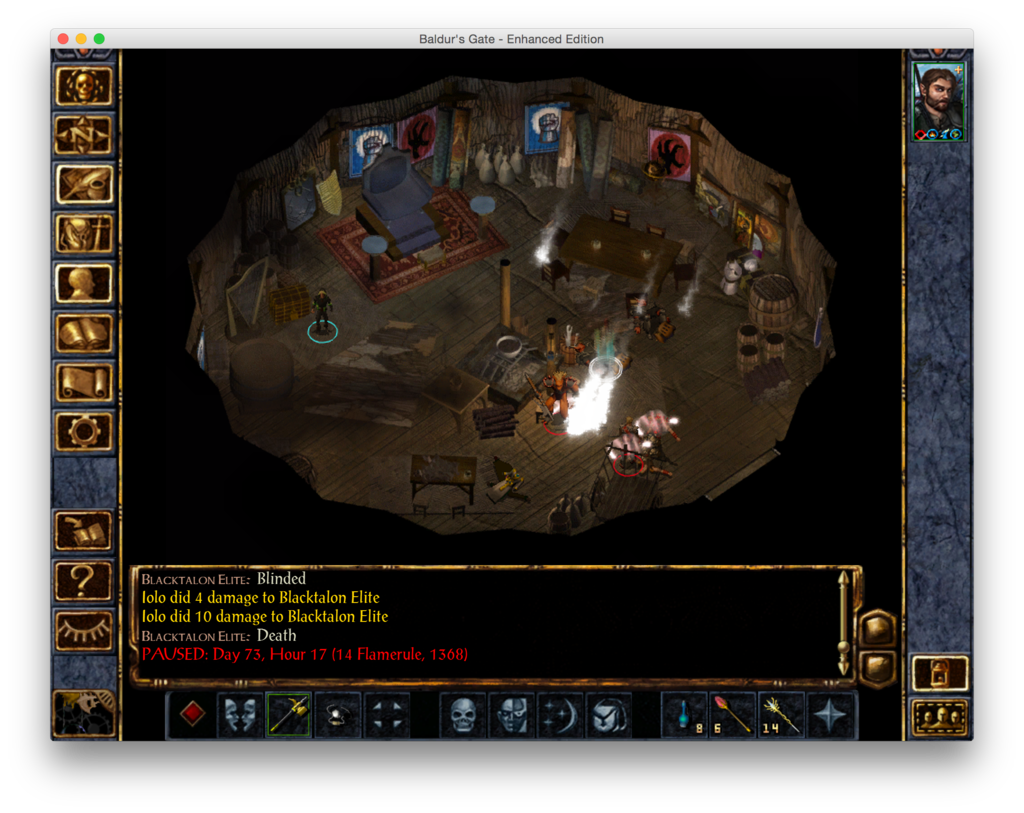1024x813 pixels.
Task: Close the window with the red button
Action: click(63, 39)
